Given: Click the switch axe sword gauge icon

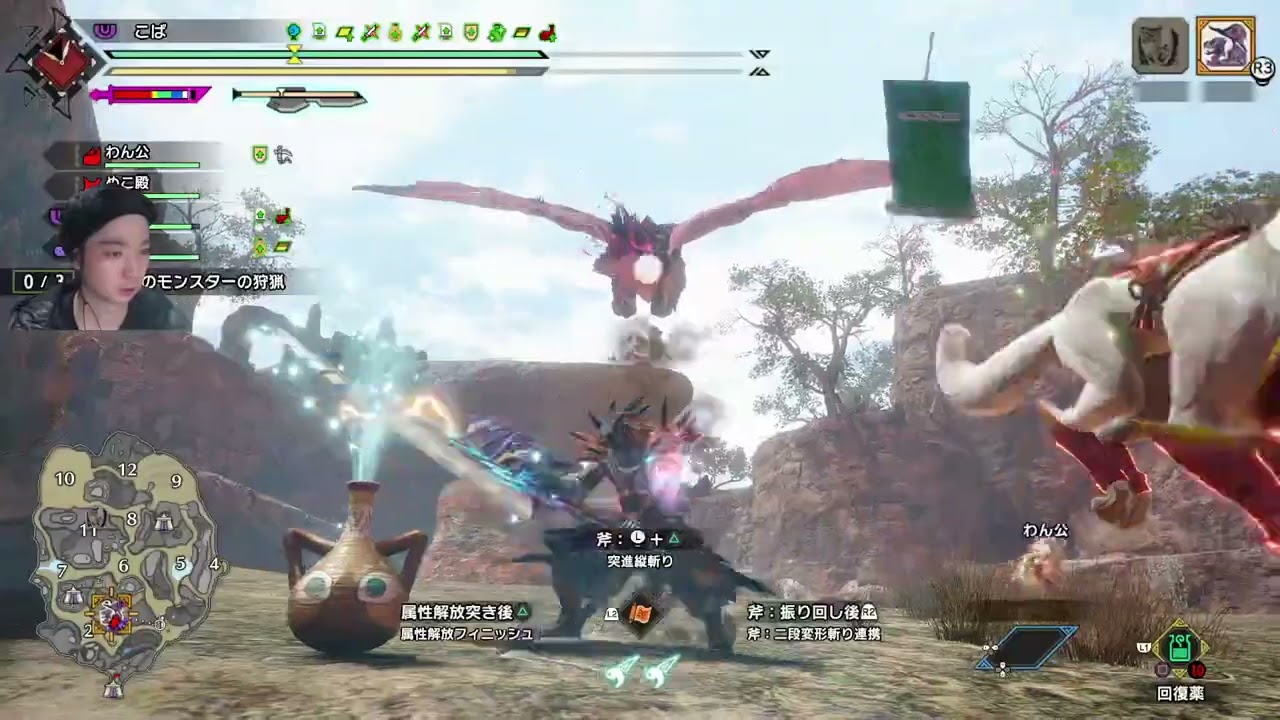Looking at the screenshot, I should click(299, 98).
